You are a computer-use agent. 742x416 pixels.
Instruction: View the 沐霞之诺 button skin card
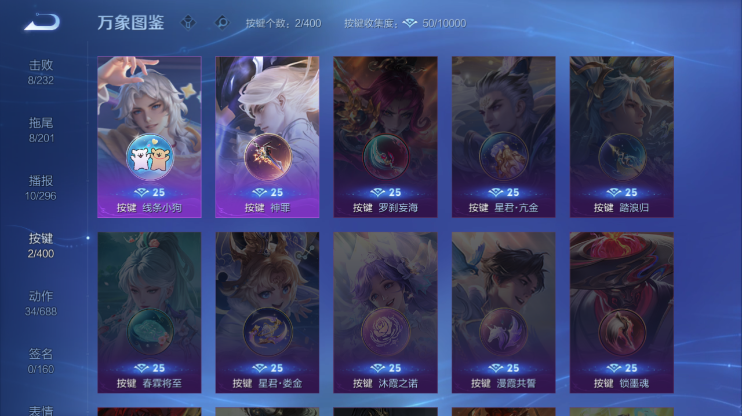[x=385, y=311]
